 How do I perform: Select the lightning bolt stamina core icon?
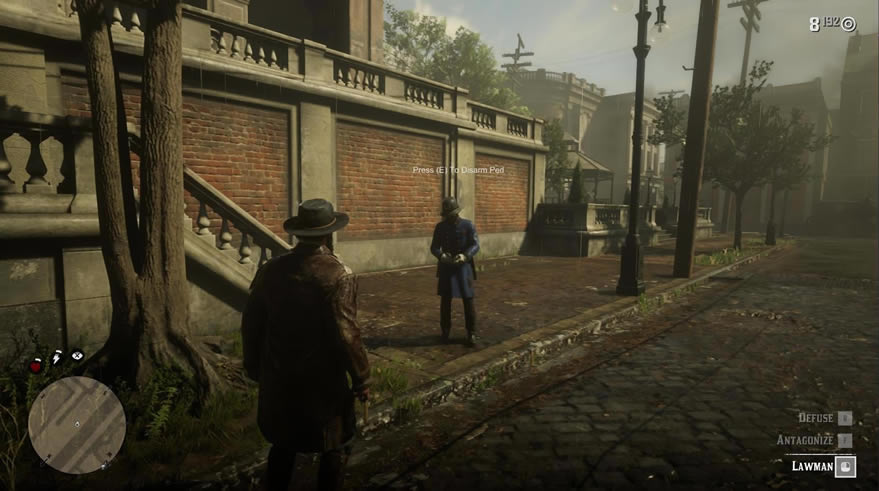click(57, 357)
